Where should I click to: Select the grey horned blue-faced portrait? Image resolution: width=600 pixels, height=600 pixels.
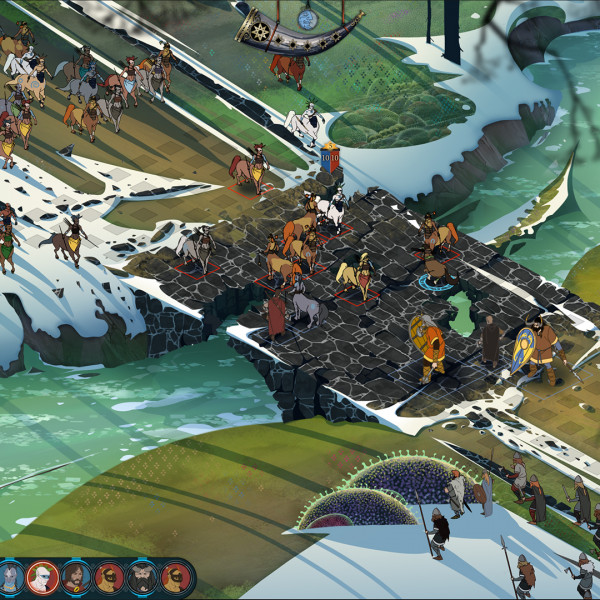pos(11,577)
